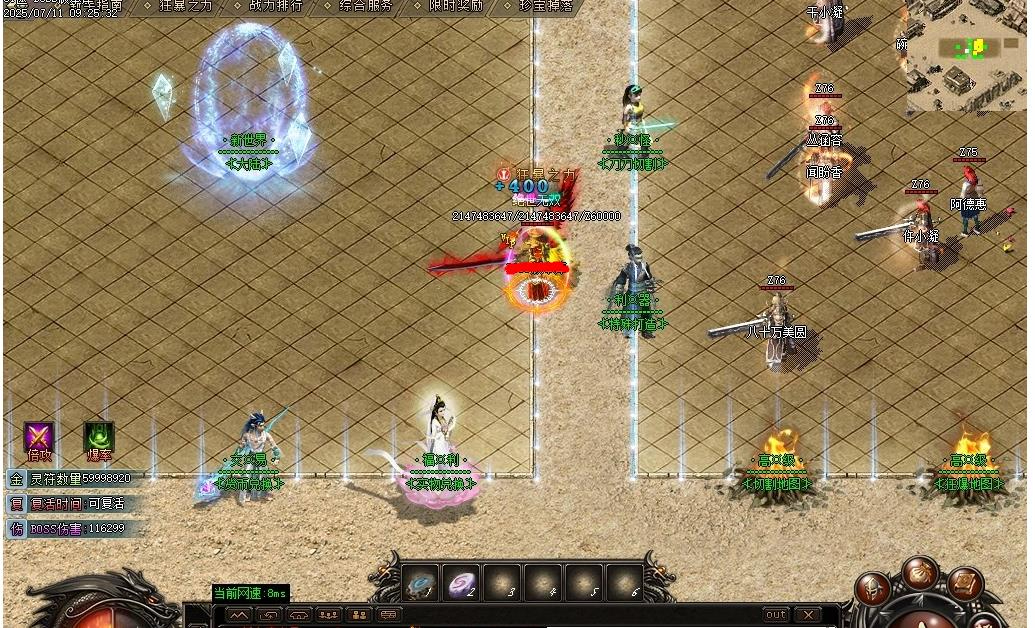The image size is (1035, 628).
Task: Activate the 倍攻 crossed-swords buff icon
Action: [39, 438]
